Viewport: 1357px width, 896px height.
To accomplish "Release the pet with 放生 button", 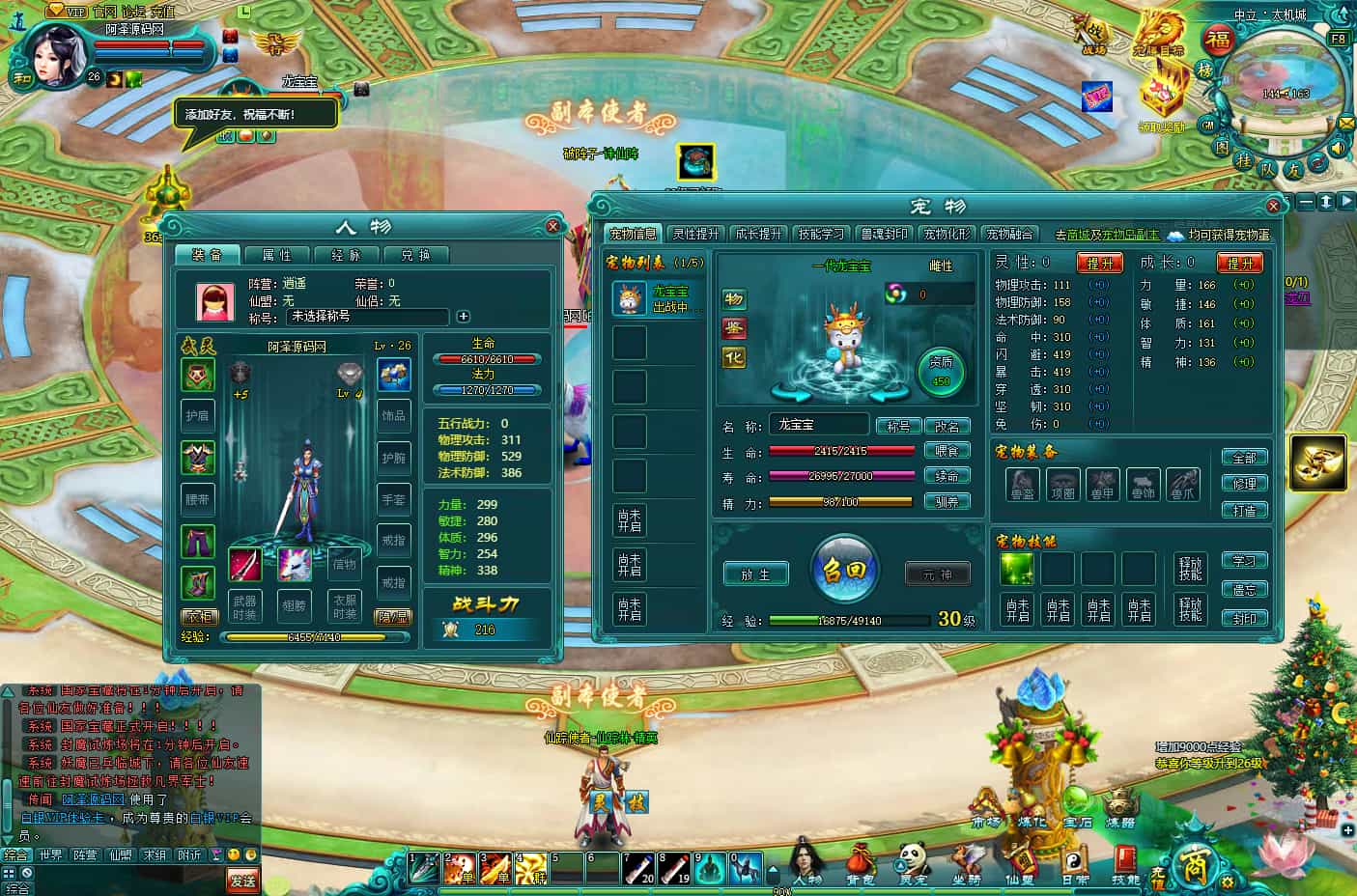I will pyautogui.click(x=756, y=574).
